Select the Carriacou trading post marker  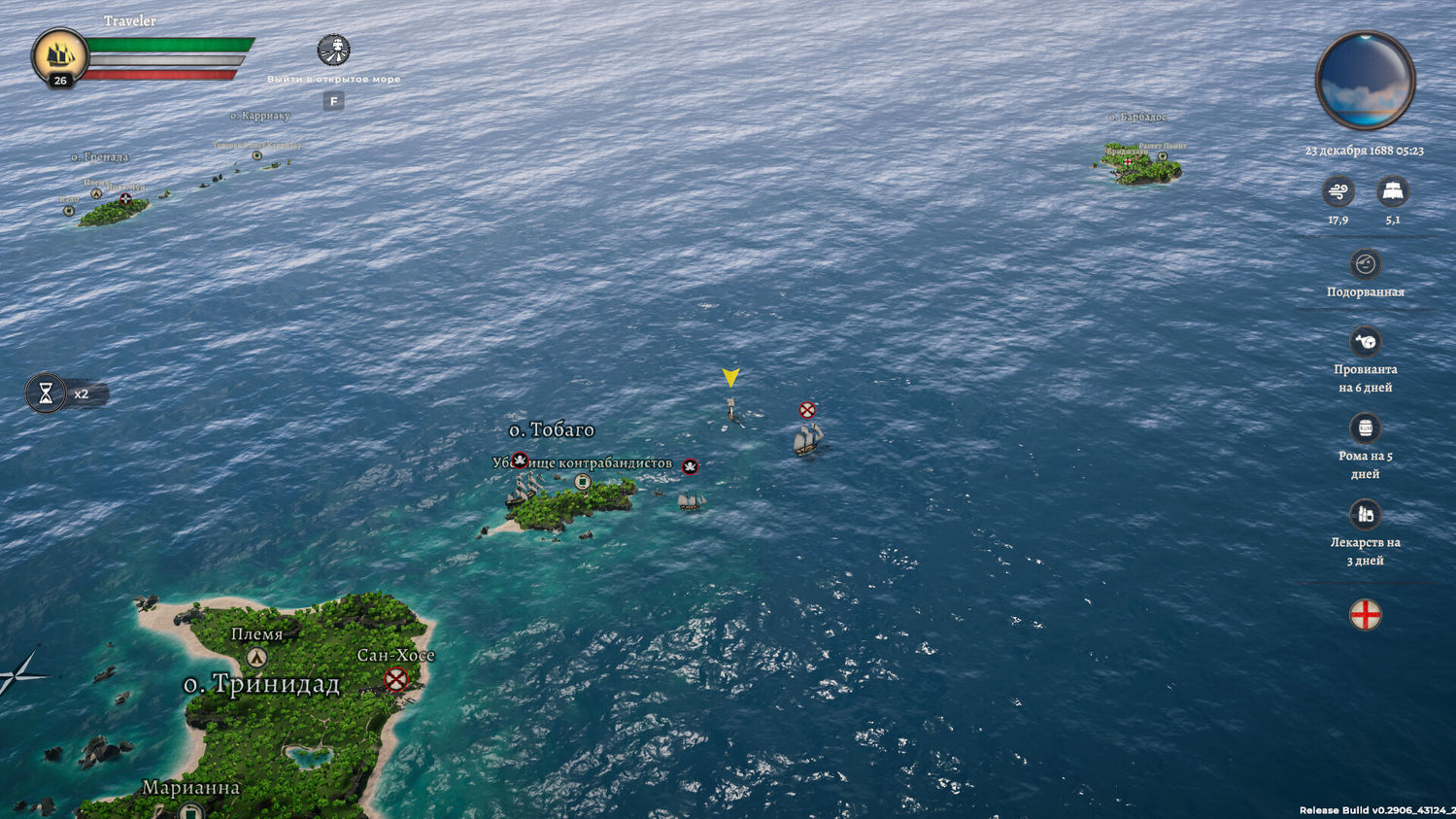(x=257, y=155)
